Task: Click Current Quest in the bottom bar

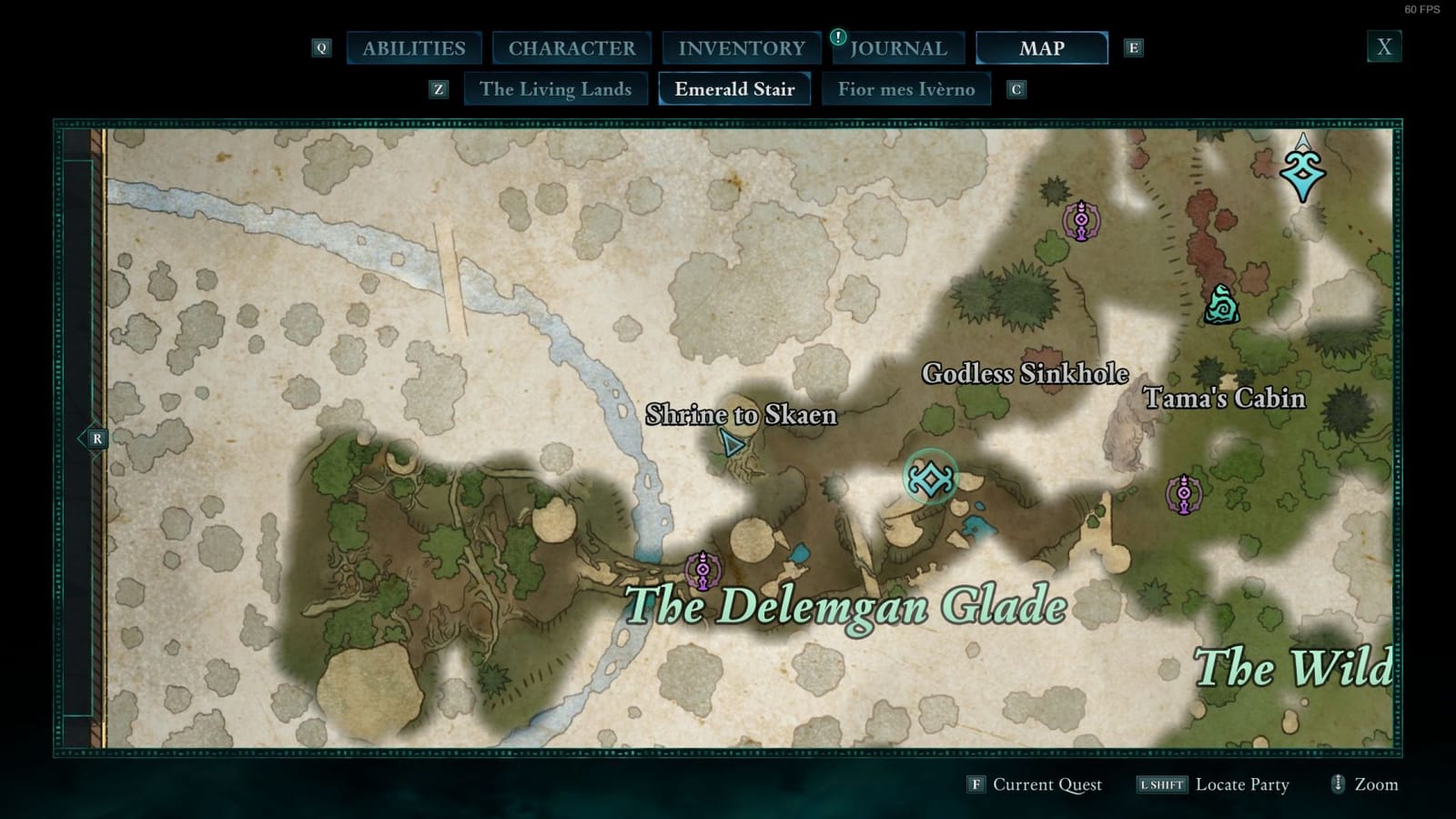Action: pyautogui.click(x=1046, y=784)
